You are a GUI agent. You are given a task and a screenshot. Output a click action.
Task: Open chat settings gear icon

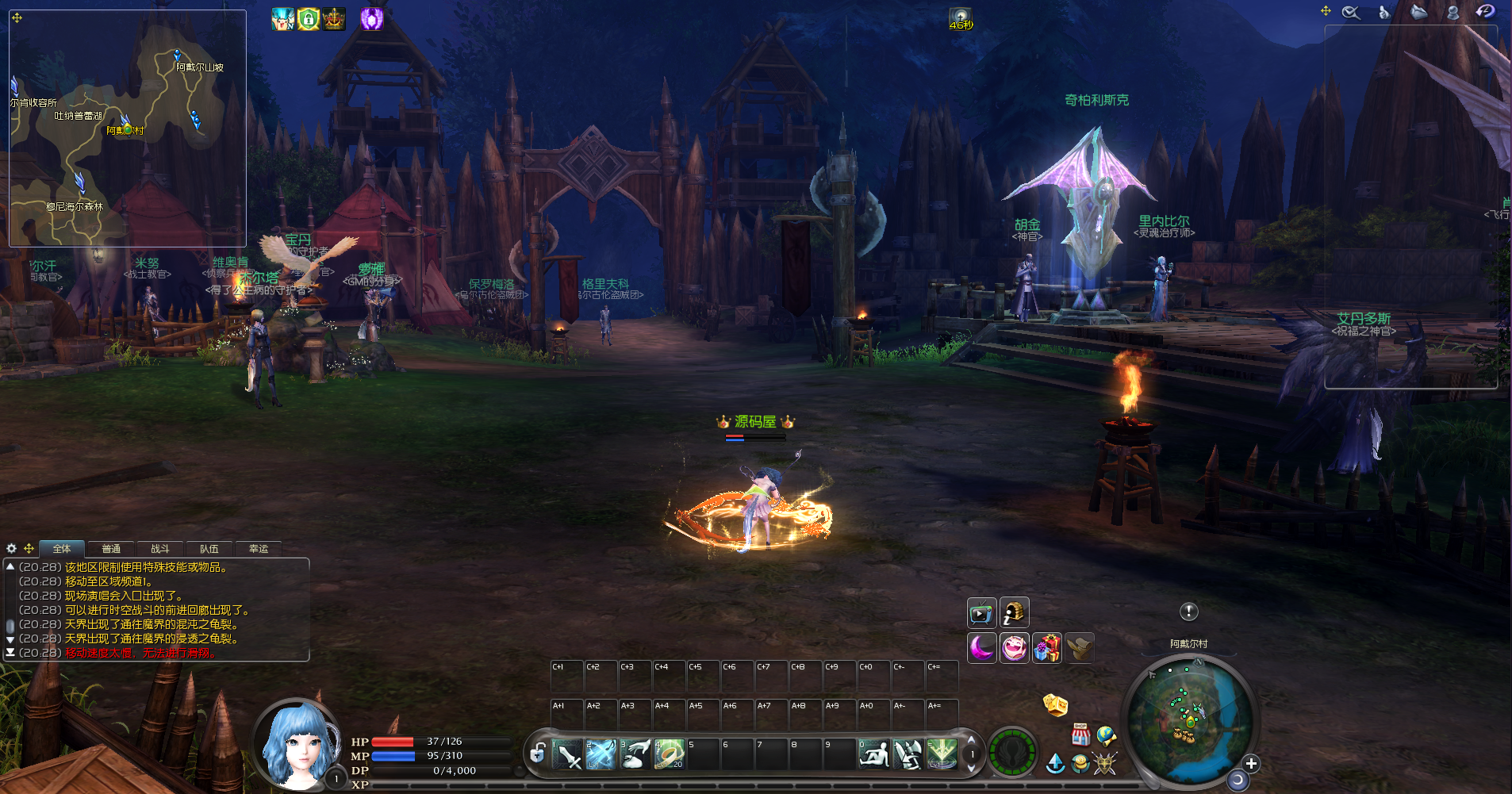(11, 548)
